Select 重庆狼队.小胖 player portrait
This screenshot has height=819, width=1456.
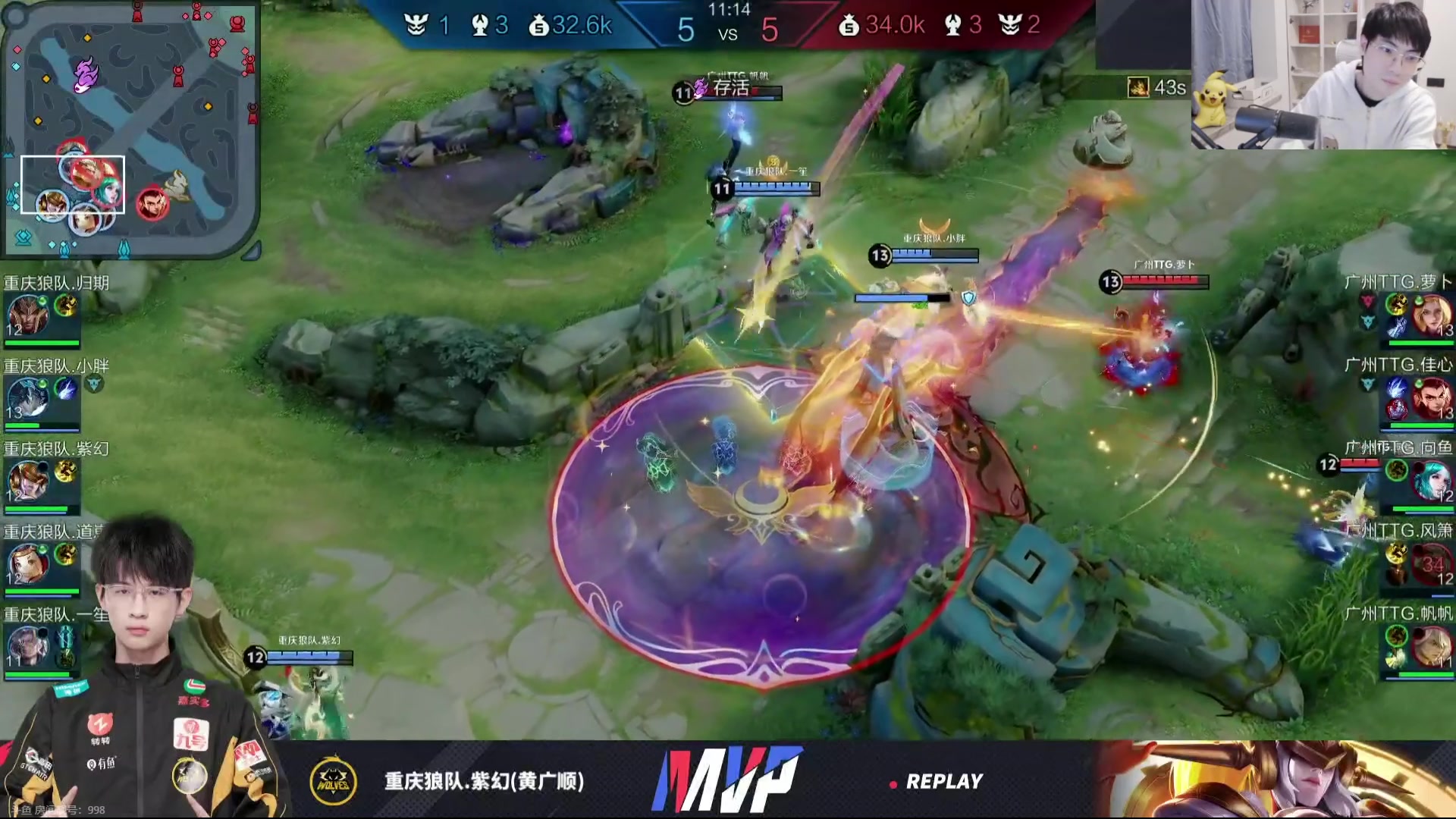[x=28, y=398]
